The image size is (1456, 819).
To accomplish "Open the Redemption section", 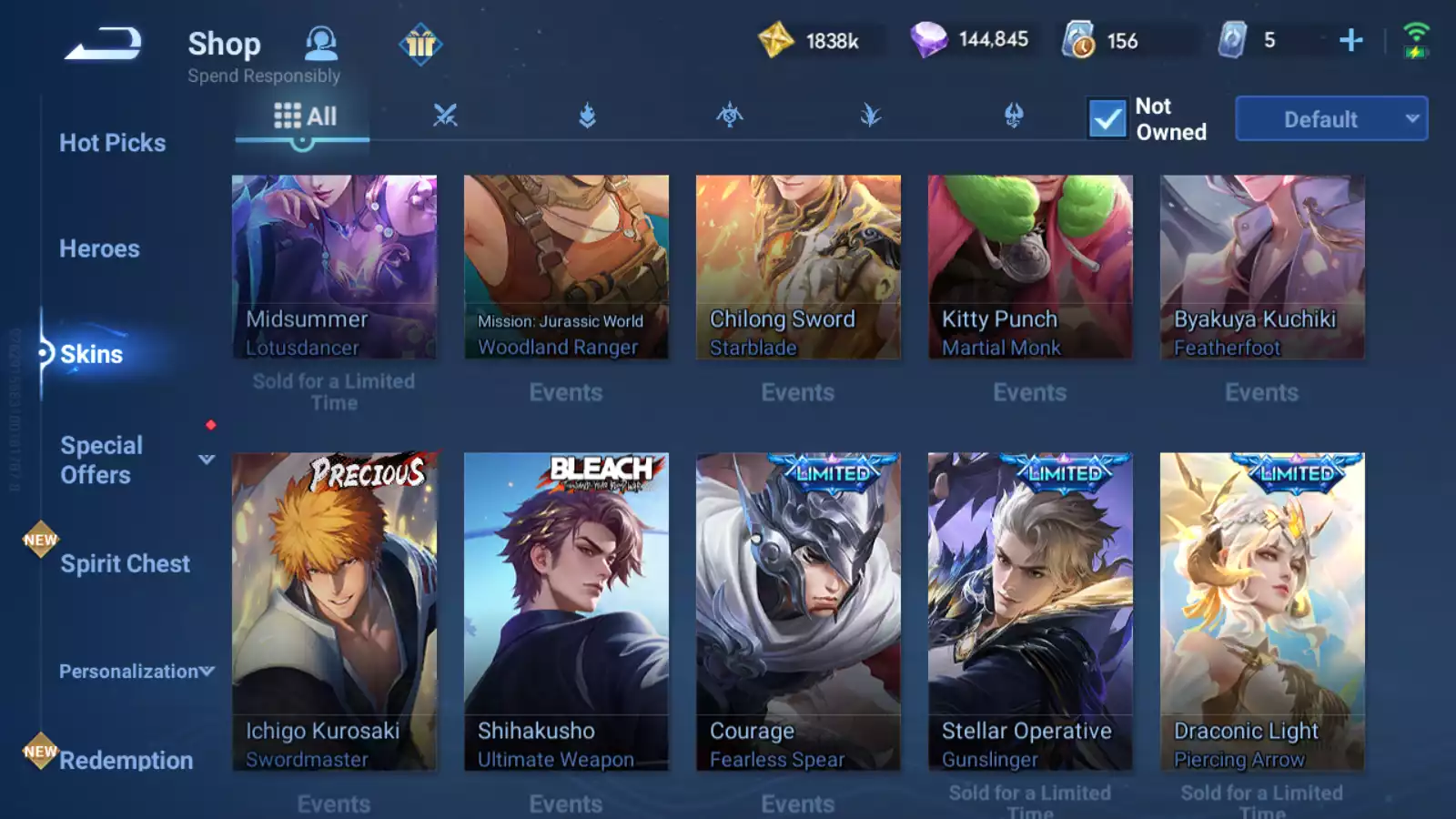I will (126, 760).
